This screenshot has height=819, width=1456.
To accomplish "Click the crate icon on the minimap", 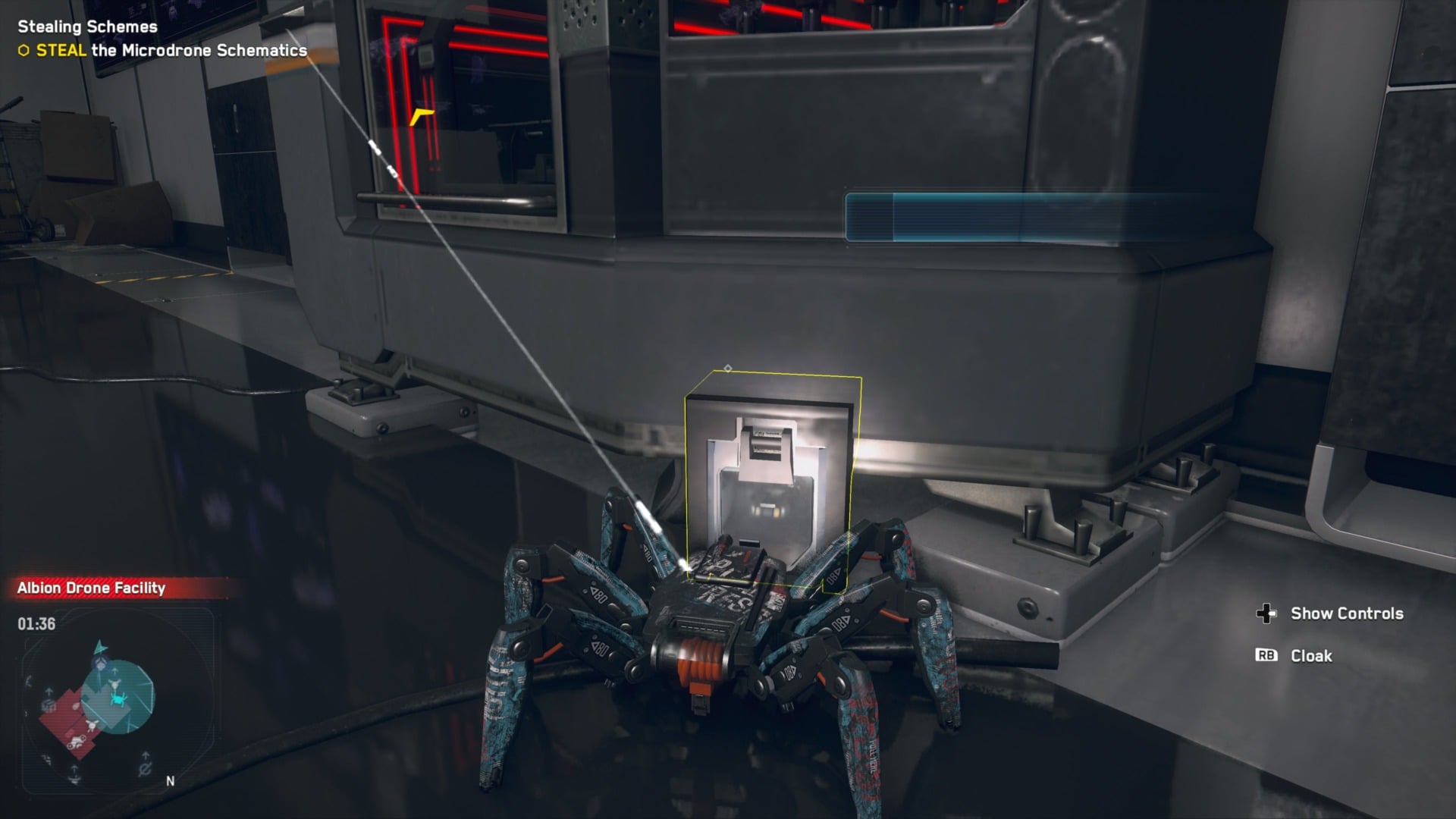I will pyautogui.click(x=47, y=705).
